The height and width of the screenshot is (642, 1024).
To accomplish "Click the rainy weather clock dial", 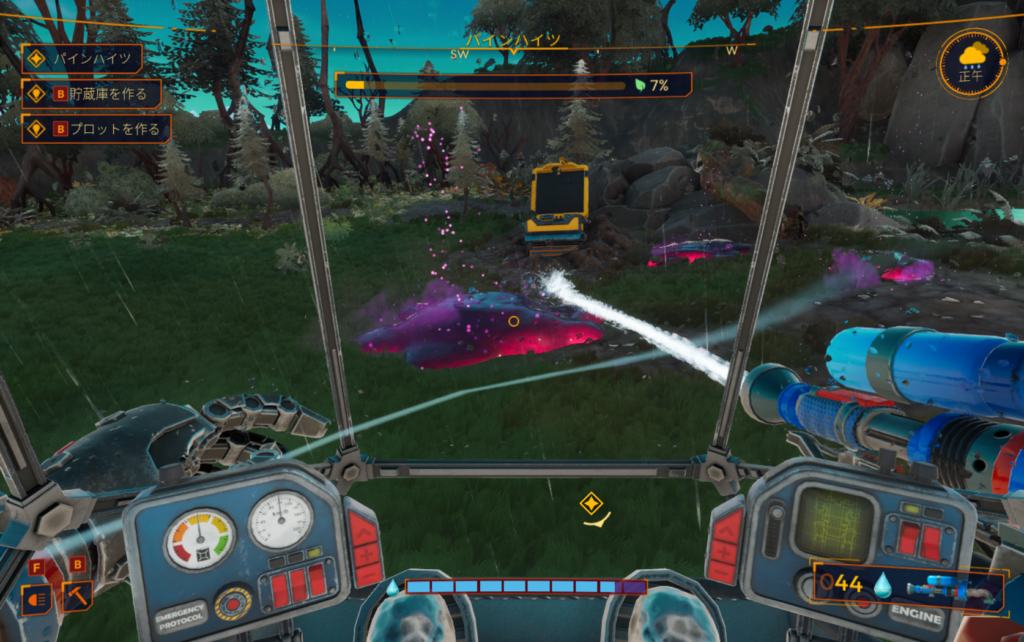I will coord(971,62).
